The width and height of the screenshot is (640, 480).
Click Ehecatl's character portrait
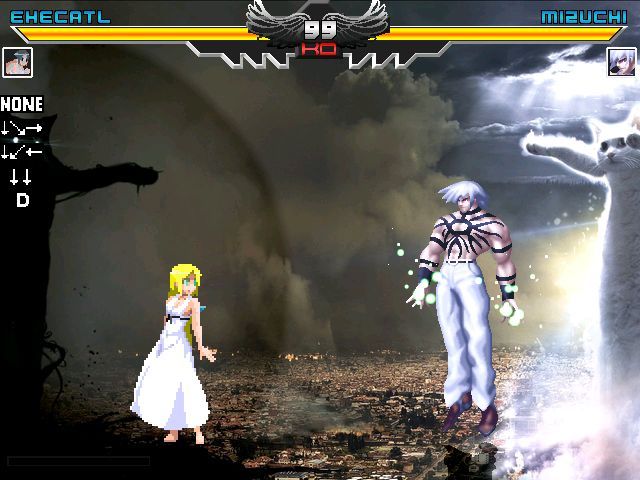[x=18, y=62]
